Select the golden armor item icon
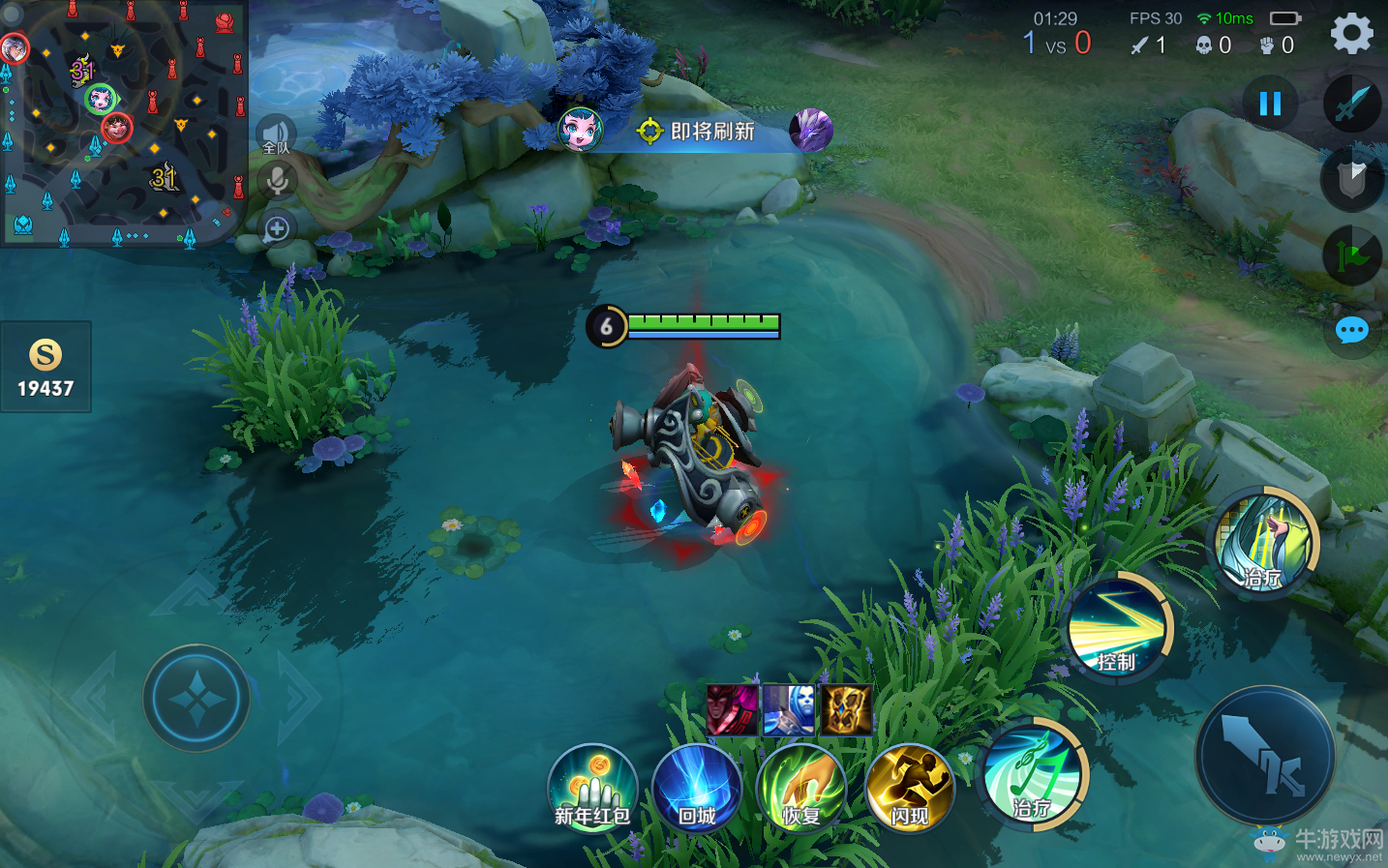 (x=846, y=710)
